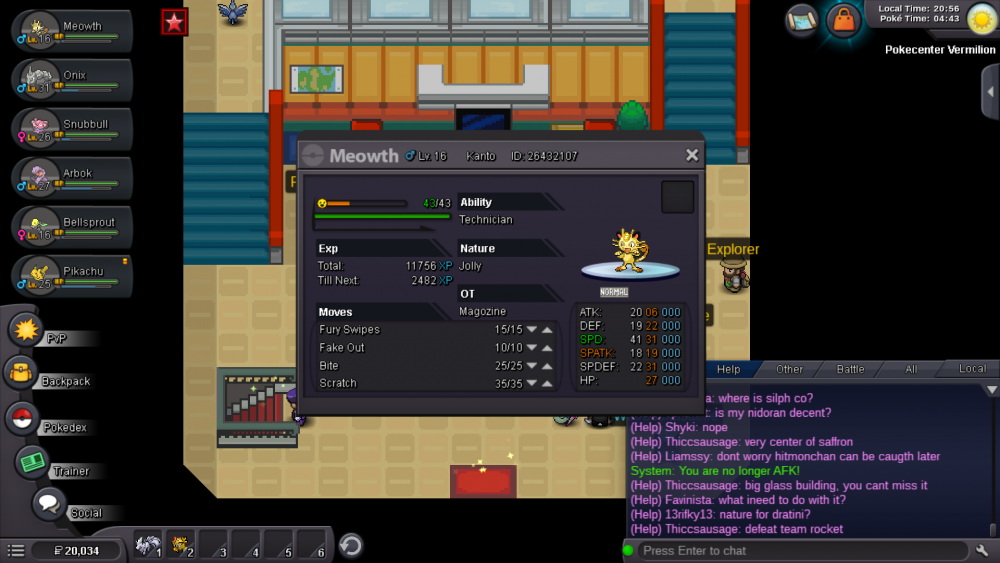This screenshot has width=1000, height=563.
Task: Click the chat input field
Action: (x=800, y=550)
